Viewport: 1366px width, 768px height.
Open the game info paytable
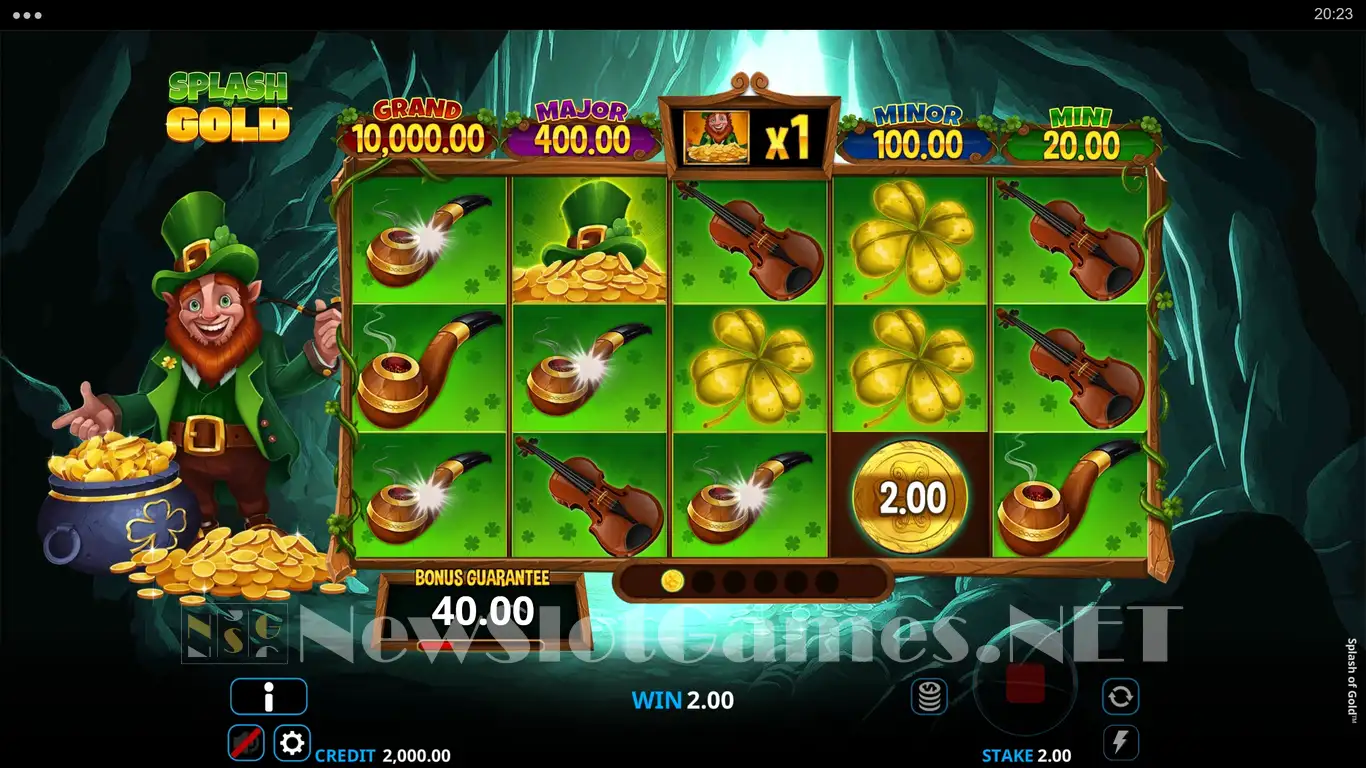click(x=268, y=697)
